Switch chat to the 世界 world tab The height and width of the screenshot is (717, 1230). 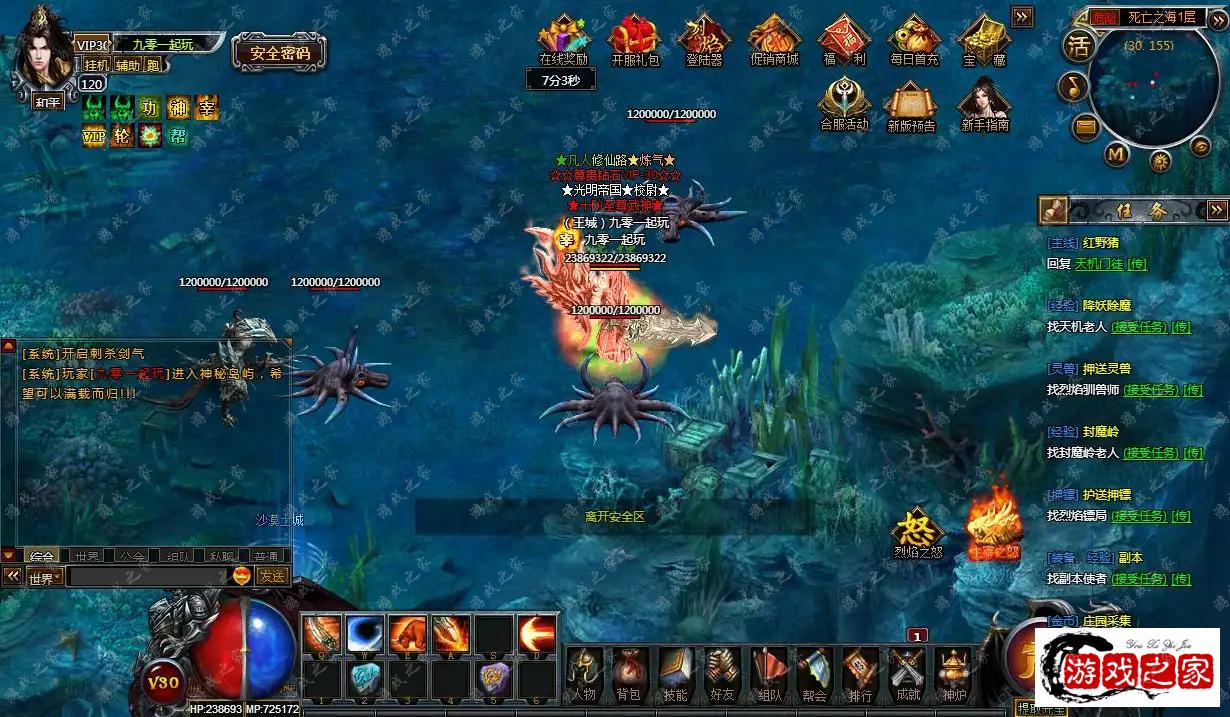(x=87, y=556)
